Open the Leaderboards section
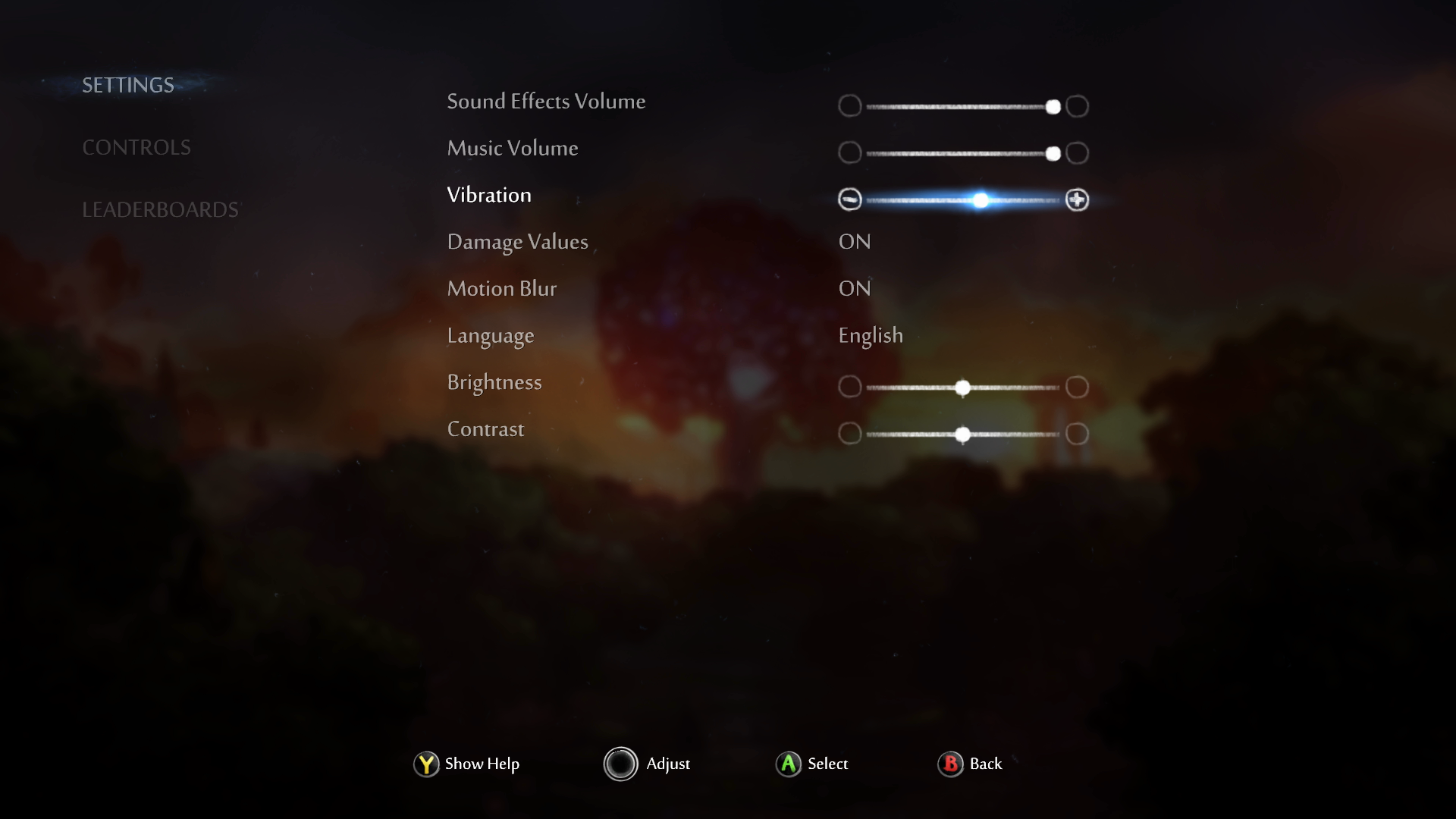 tap(161, 209)
